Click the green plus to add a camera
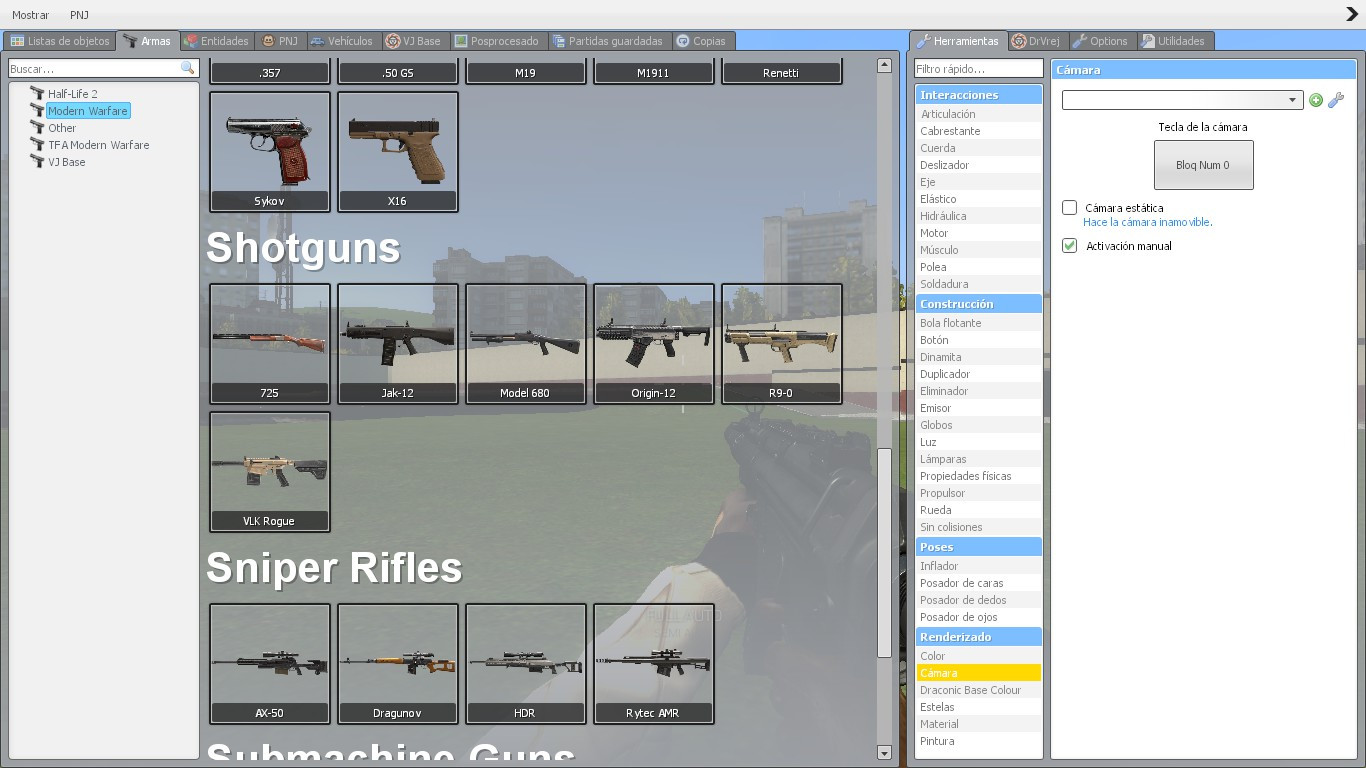 click(1316, 100)
